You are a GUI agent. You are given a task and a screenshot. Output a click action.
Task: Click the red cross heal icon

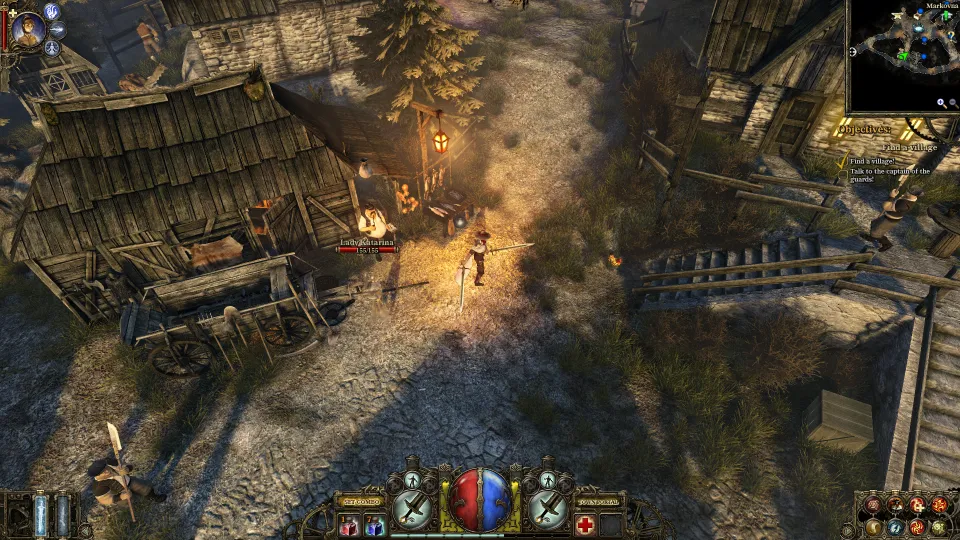pos(585,525)
